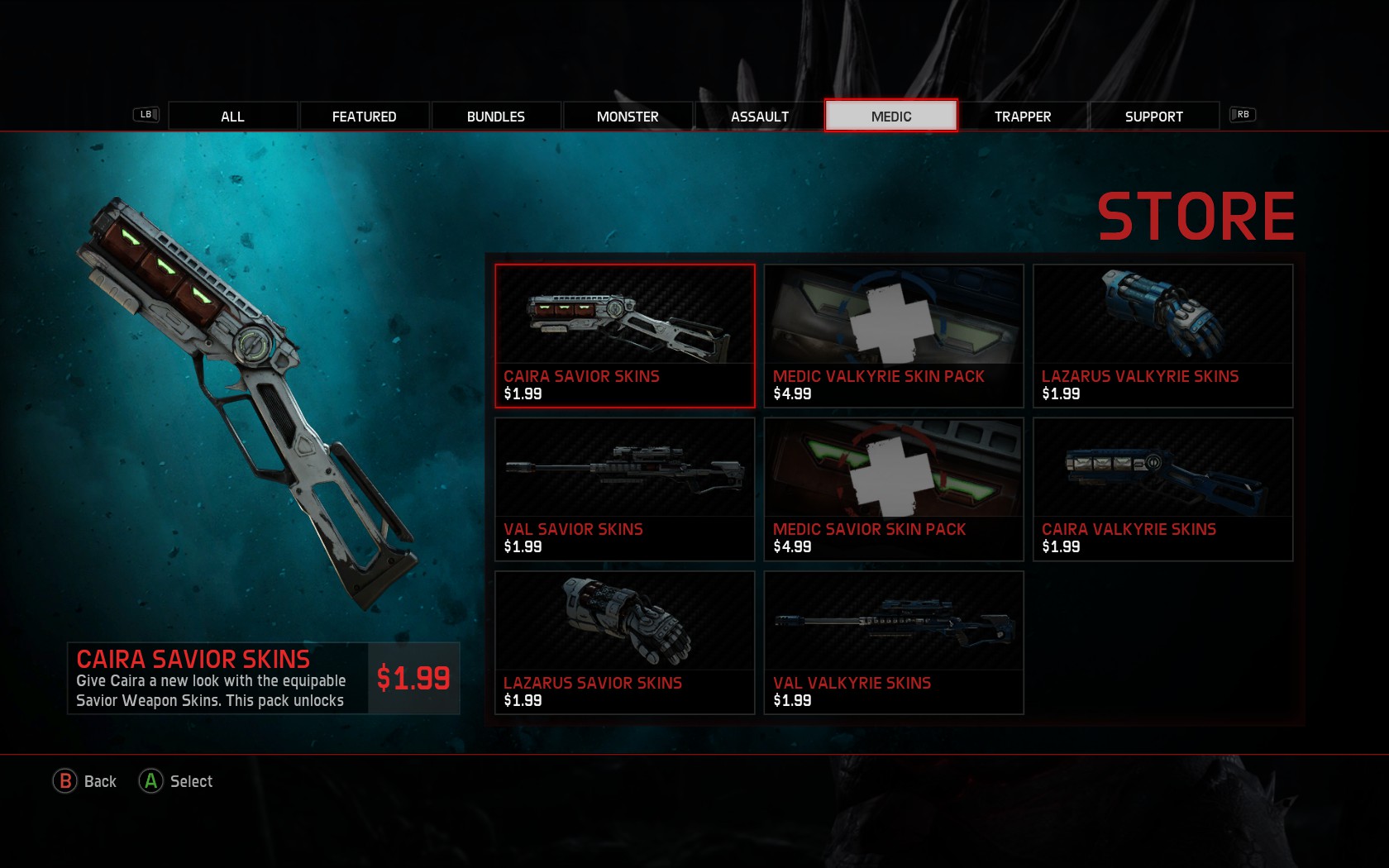Open the Val Savior Skins rifle item

624,488
